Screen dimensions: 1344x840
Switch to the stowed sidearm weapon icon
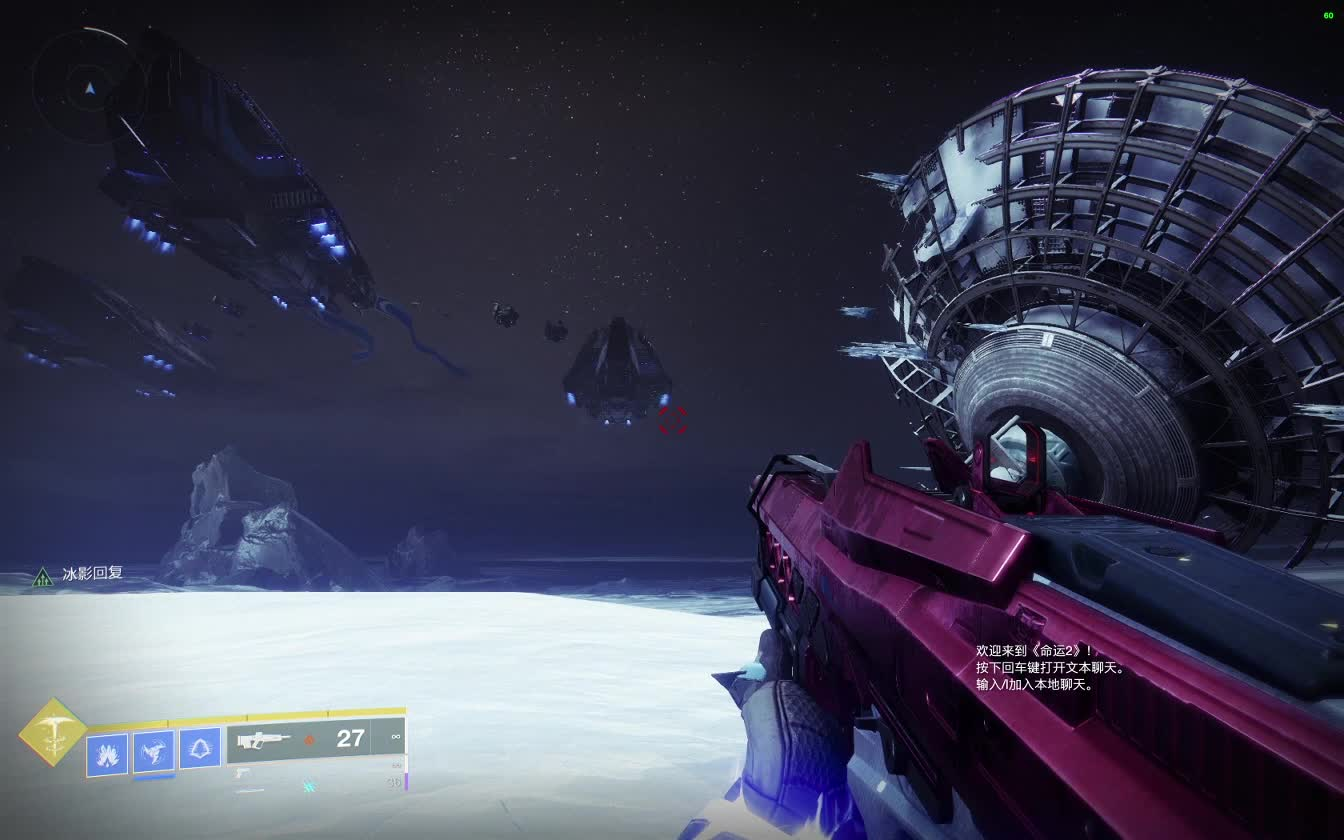(x=241, y=772)
